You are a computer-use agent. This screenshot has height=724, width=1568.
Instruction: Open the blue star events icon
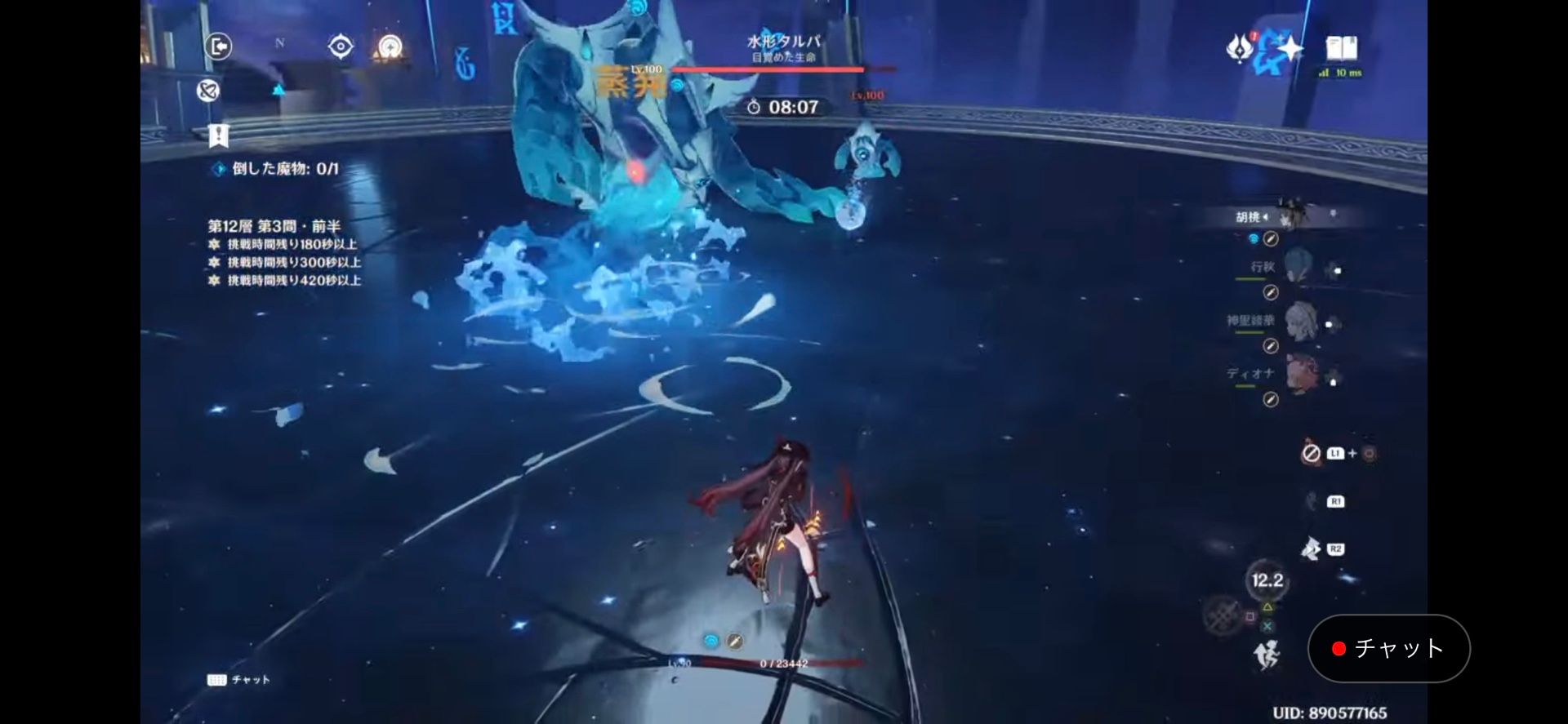pyautogui.click(x=1287, y=51)
